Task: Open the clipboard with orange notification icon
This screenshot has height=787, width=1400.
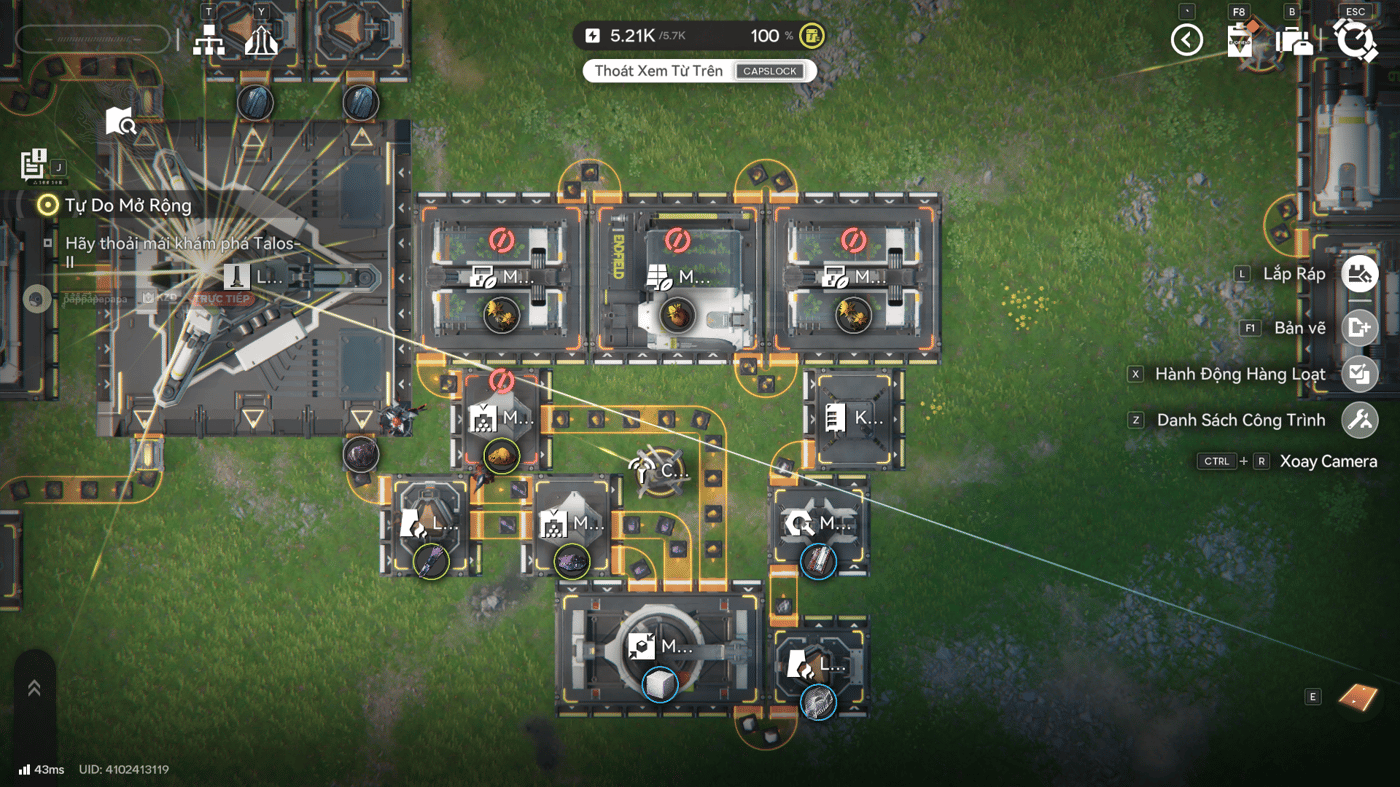Action: click(x=1241, y=40)
